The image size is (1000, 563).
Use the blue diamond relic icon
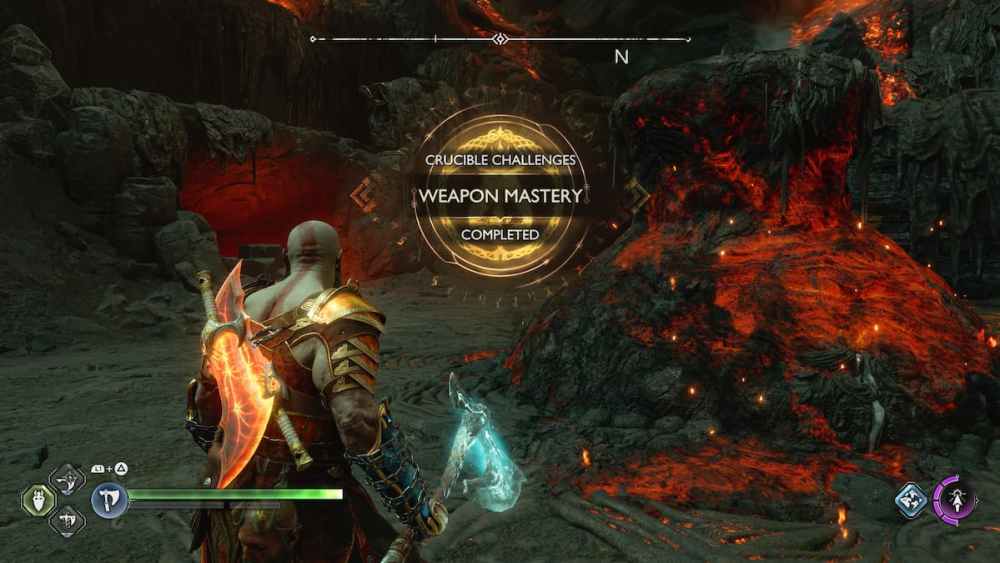tap(911, 500)
